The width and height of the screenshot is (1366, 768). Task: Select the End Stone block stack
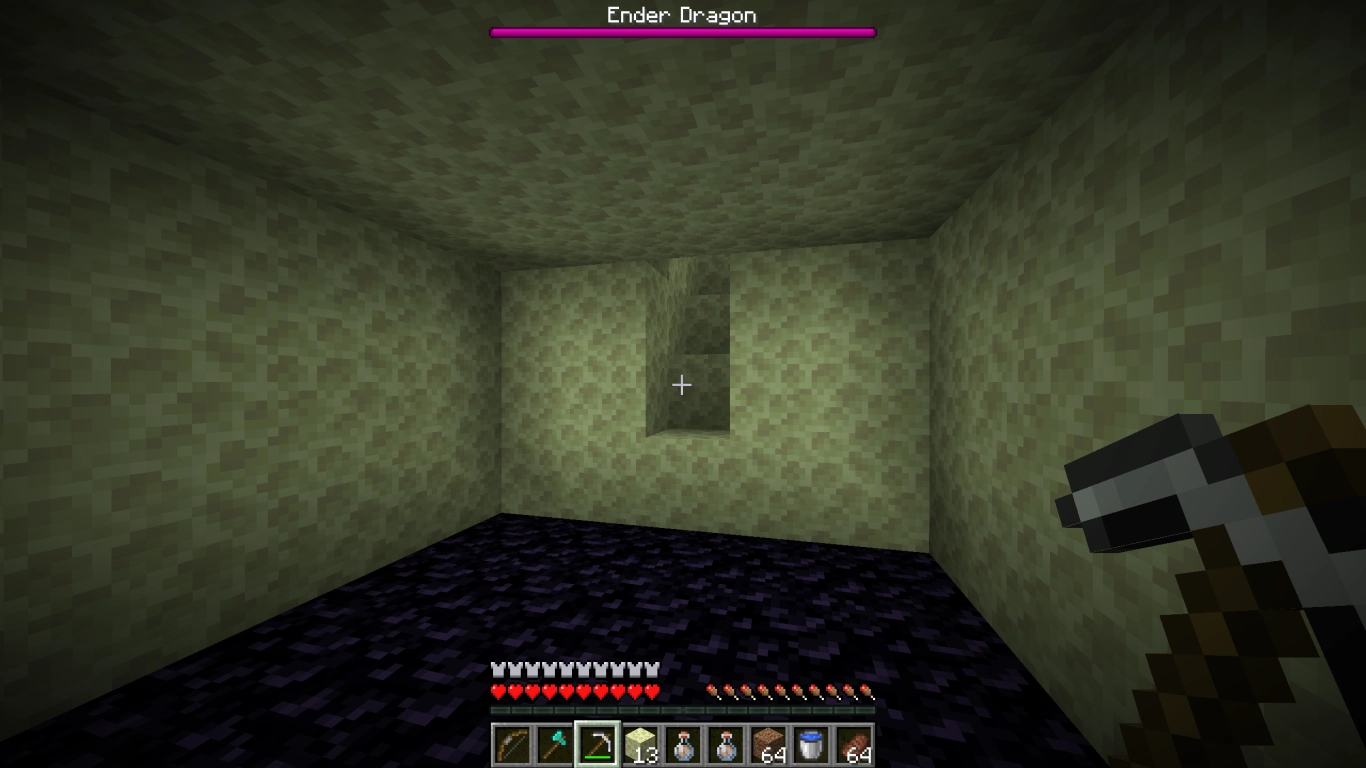tap(640, 742)
